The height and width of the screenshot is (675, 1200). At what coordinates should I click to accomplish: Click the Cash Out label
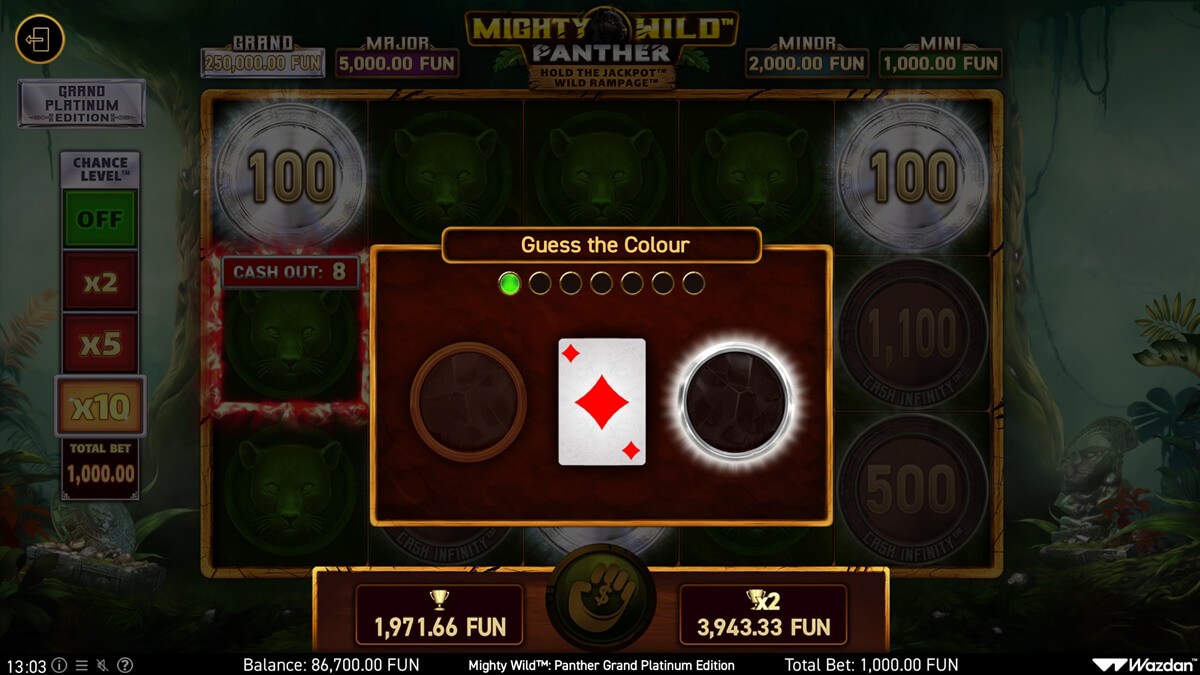[289, 272]
